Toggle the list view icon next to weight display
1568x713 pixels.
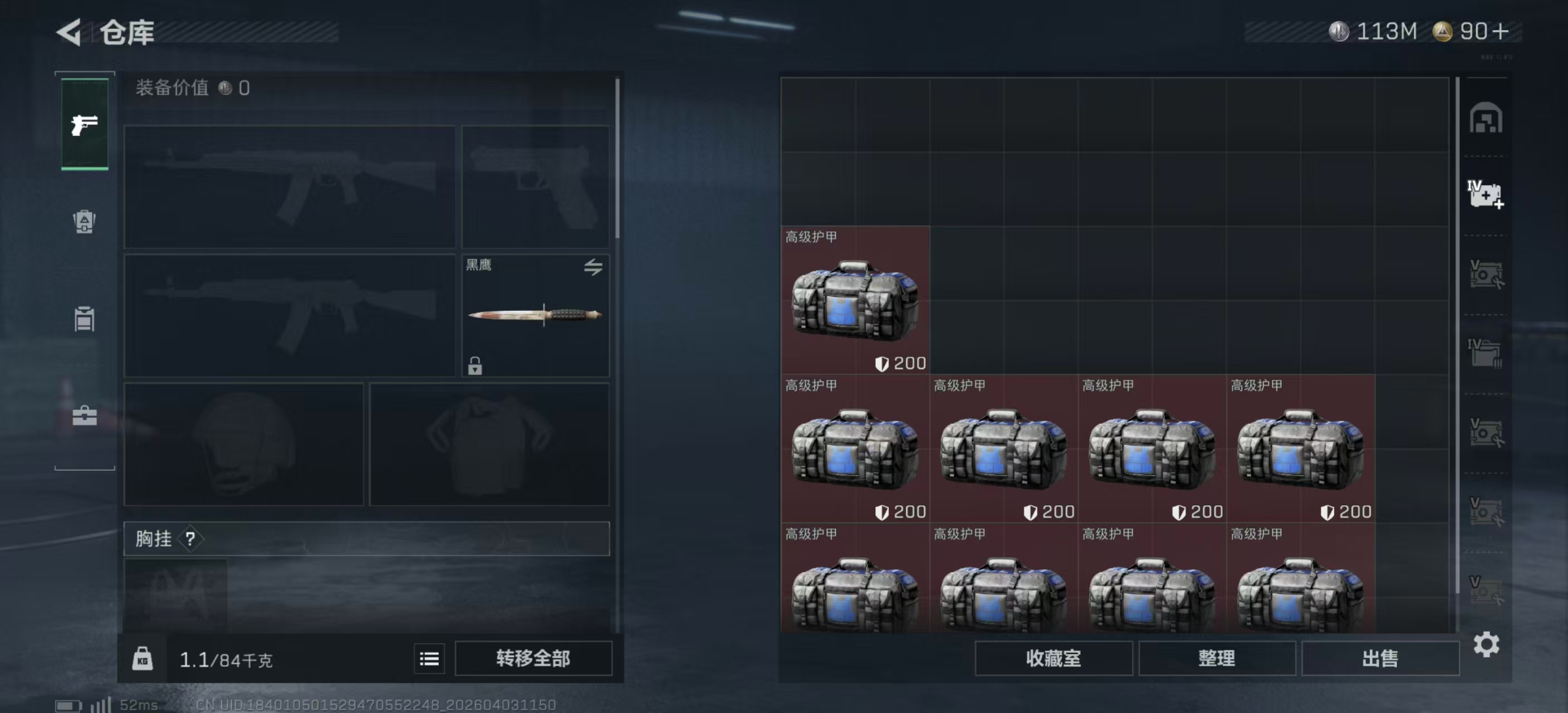[429, 658]
